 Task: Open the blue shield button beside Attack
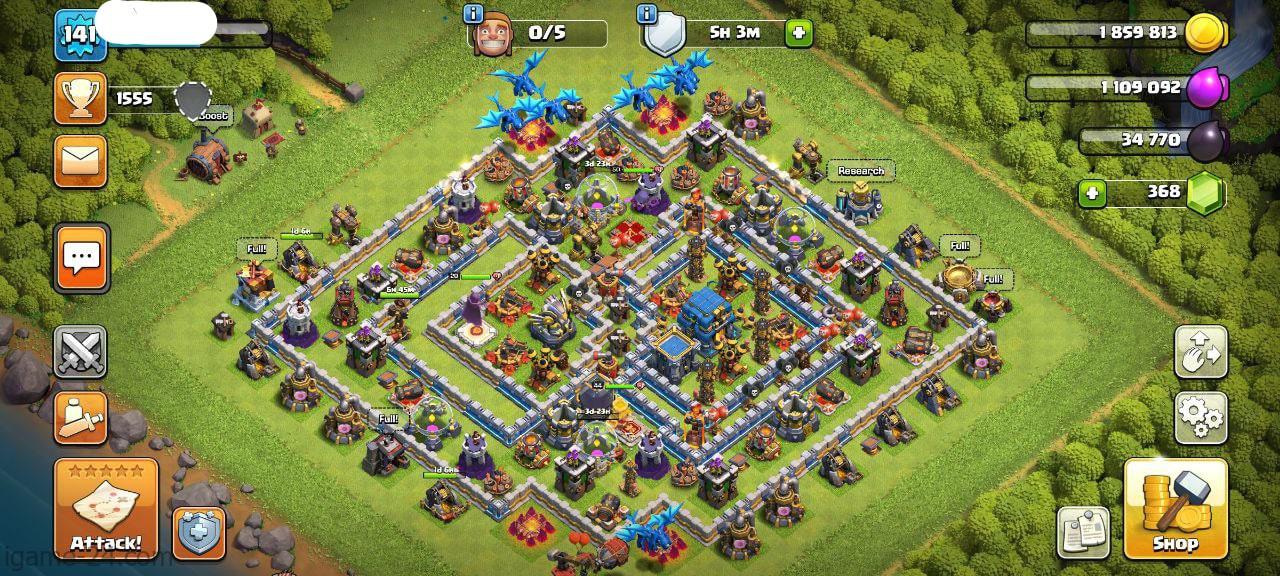(x=199, y=533)
